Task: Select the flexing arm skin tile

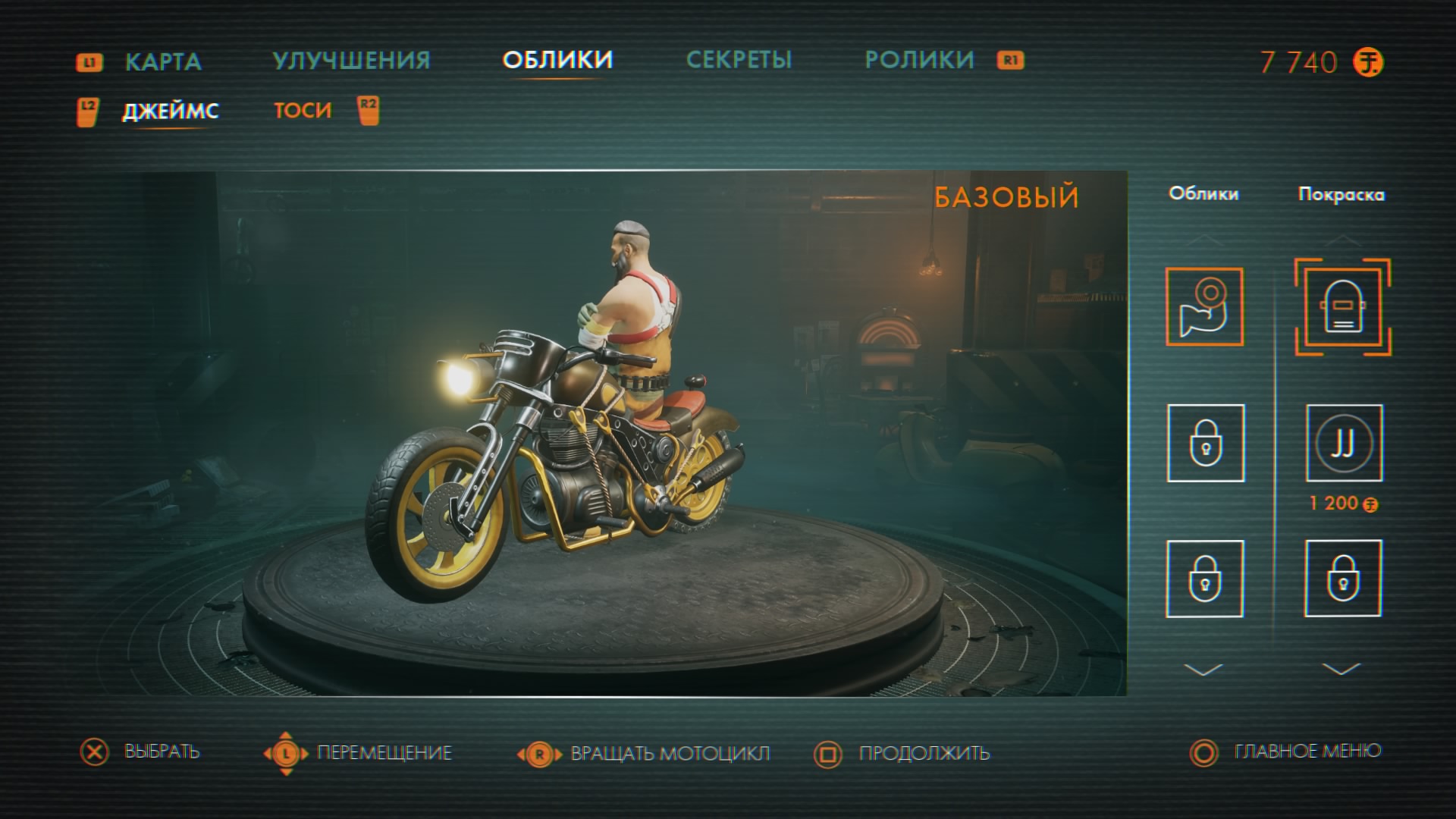Action: 1204,307
